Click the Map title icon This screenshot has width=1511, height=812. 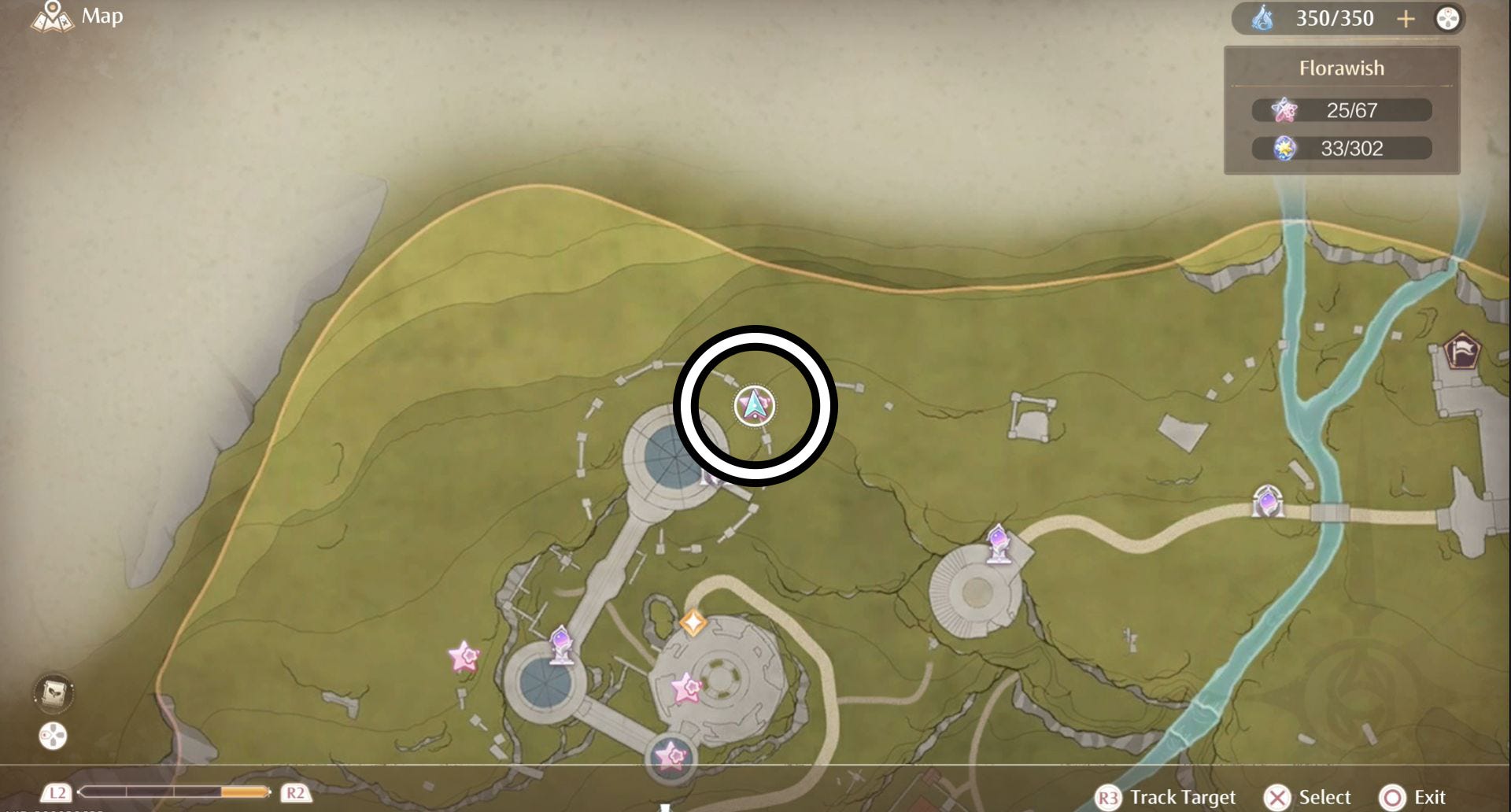click(52, 16)
